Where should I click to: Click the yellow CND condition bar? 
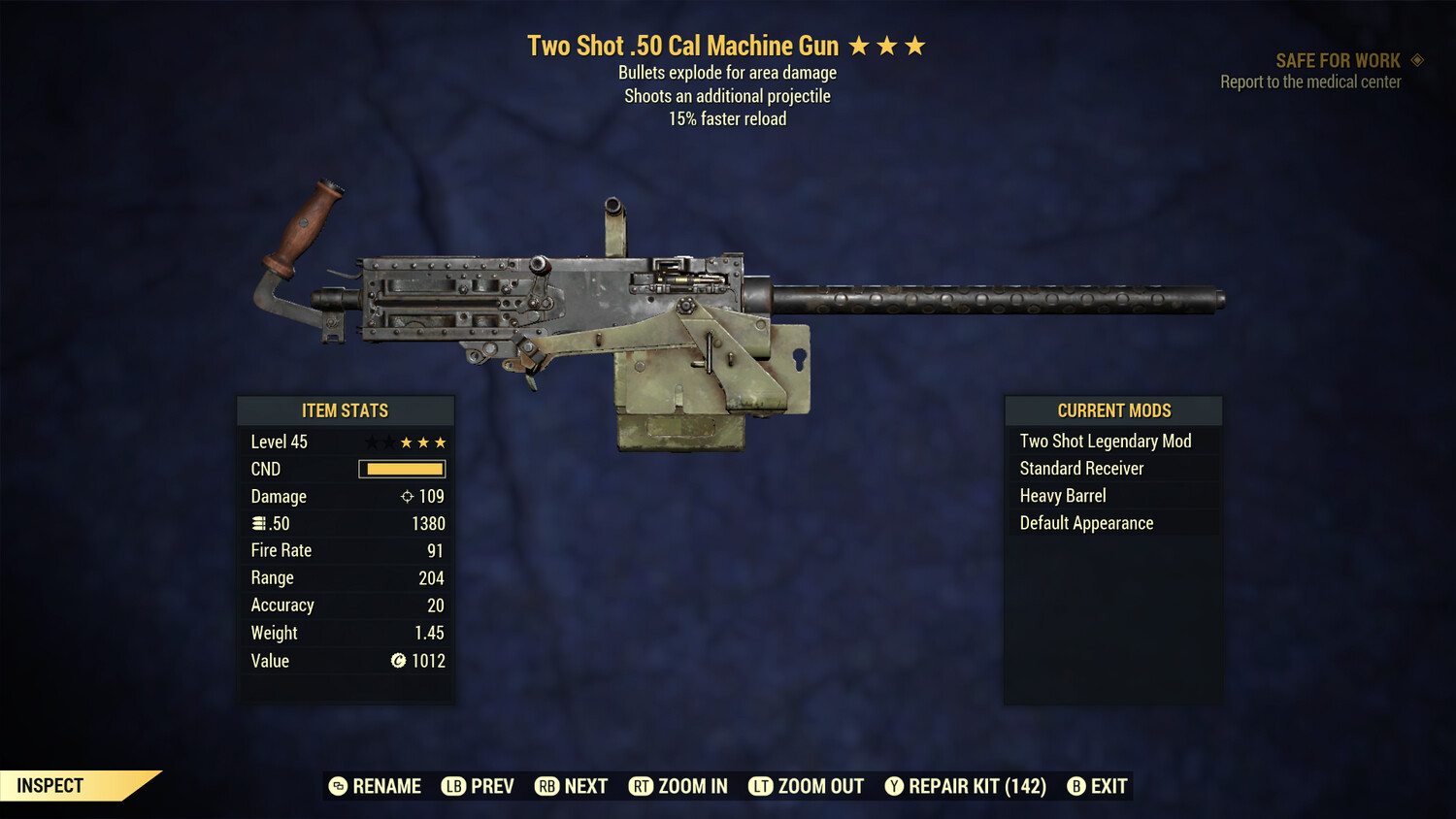402,469
